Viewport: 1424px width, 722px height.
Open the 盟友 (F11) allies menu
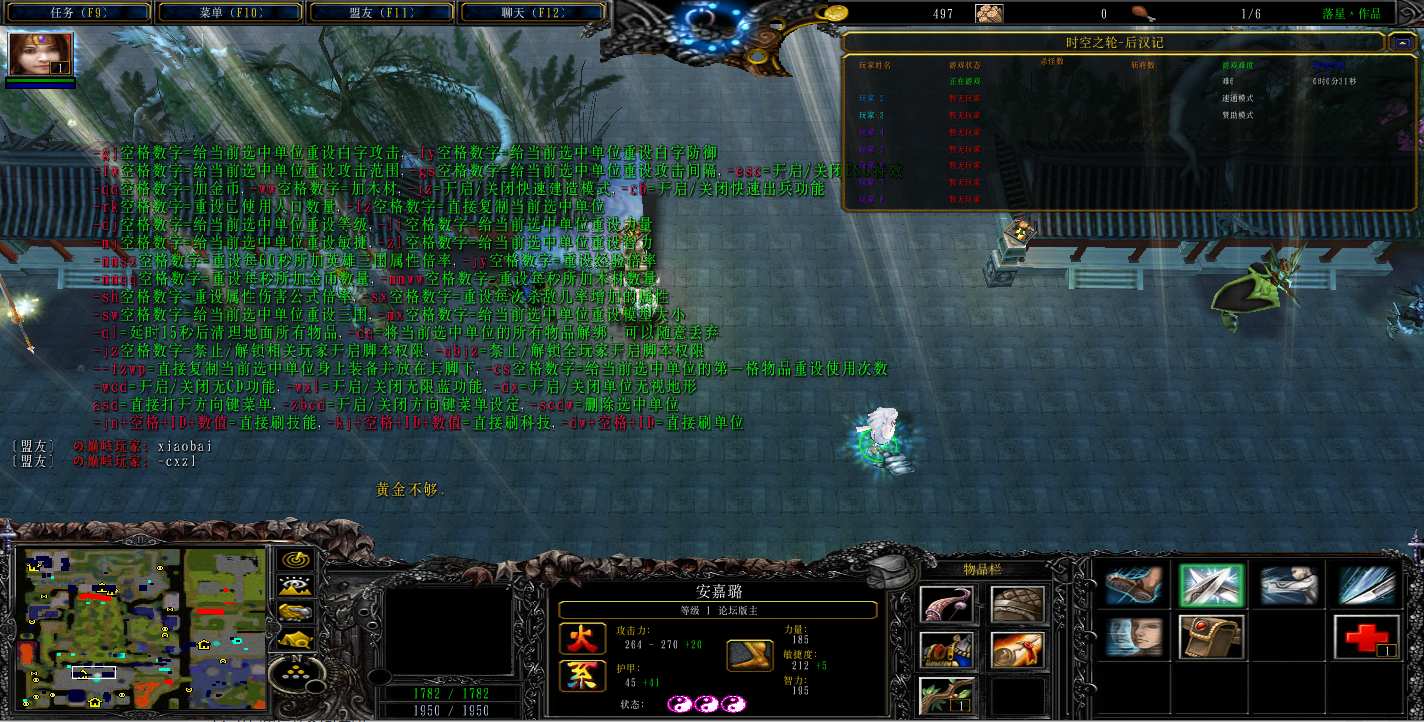383,13
